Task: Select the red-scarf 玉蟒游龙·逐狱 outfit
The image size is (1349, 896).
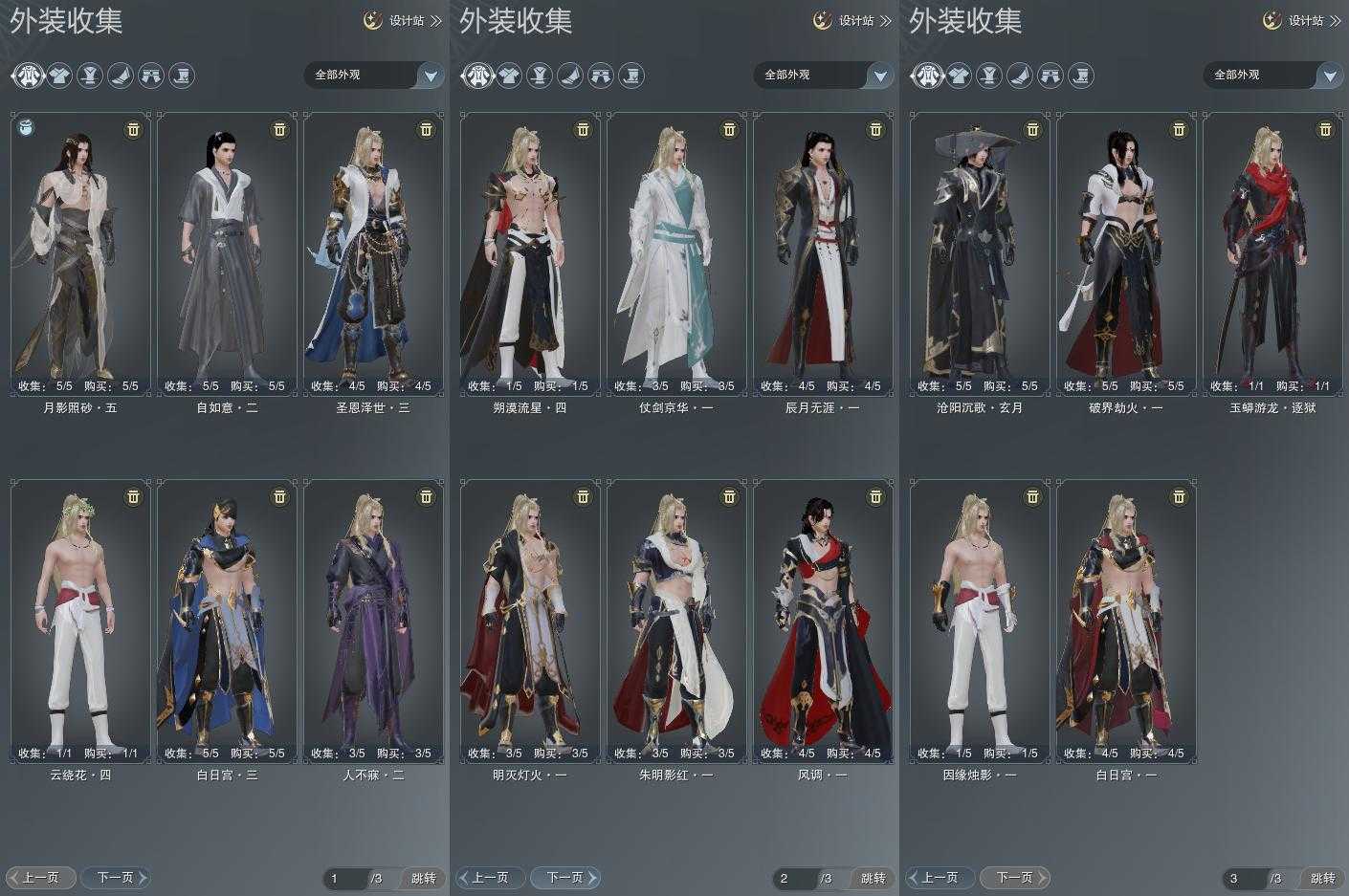Action: click(1272, 253)
